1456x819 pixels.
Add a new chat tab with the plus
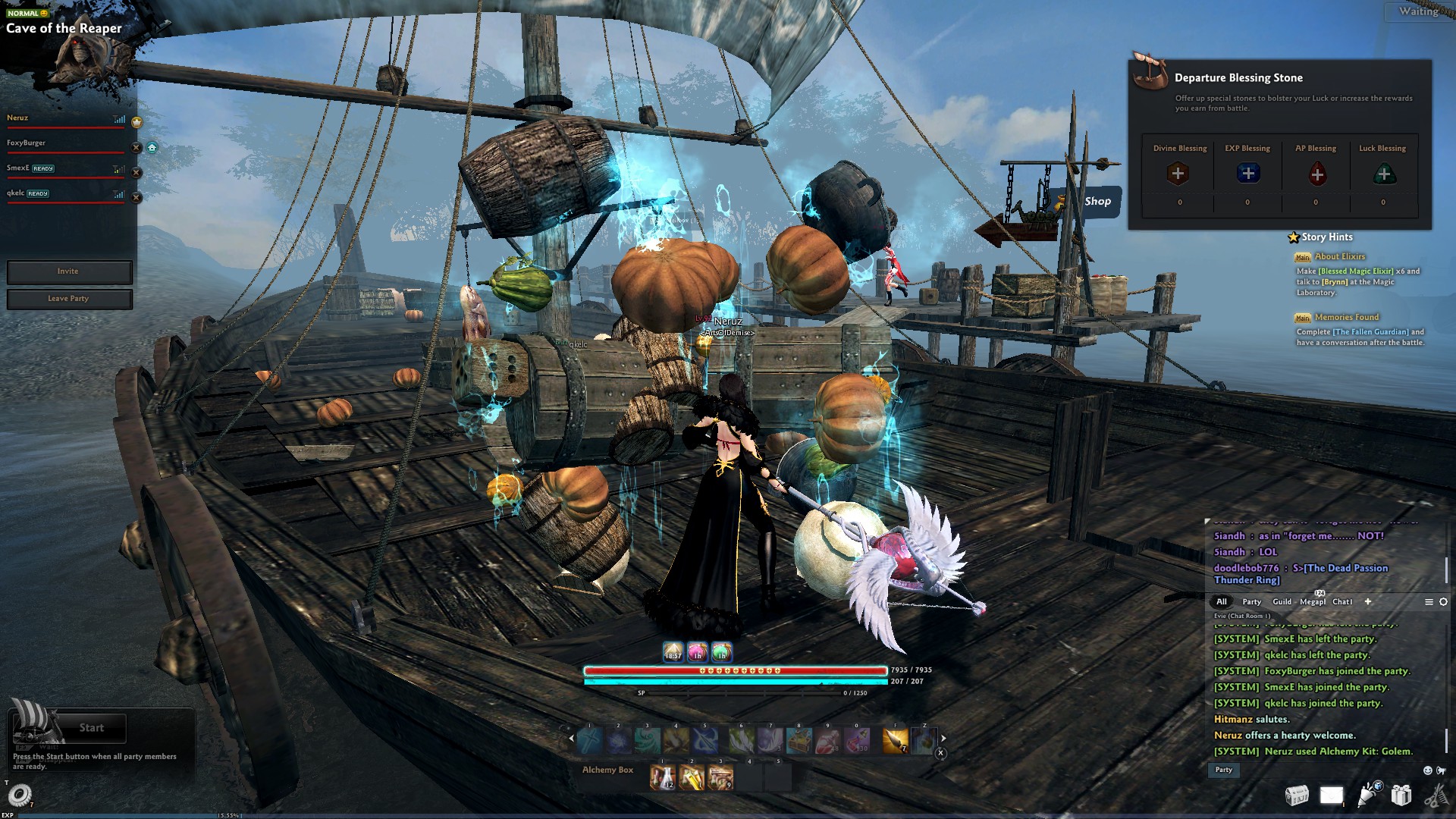pyautogui.click(x=1368, y=601)
